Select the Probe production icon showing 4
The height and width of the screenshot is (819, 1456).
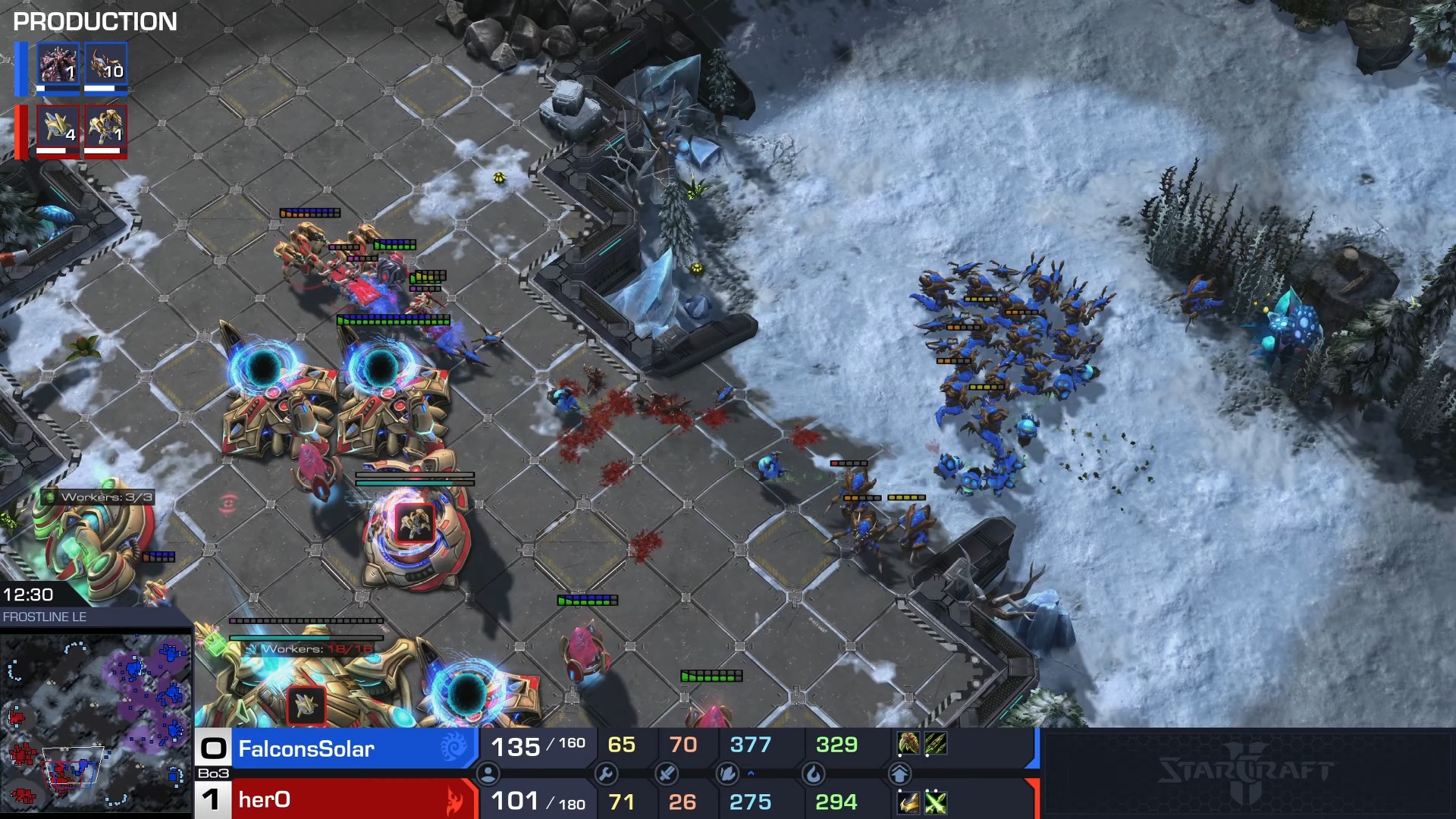tap(58, 127)
